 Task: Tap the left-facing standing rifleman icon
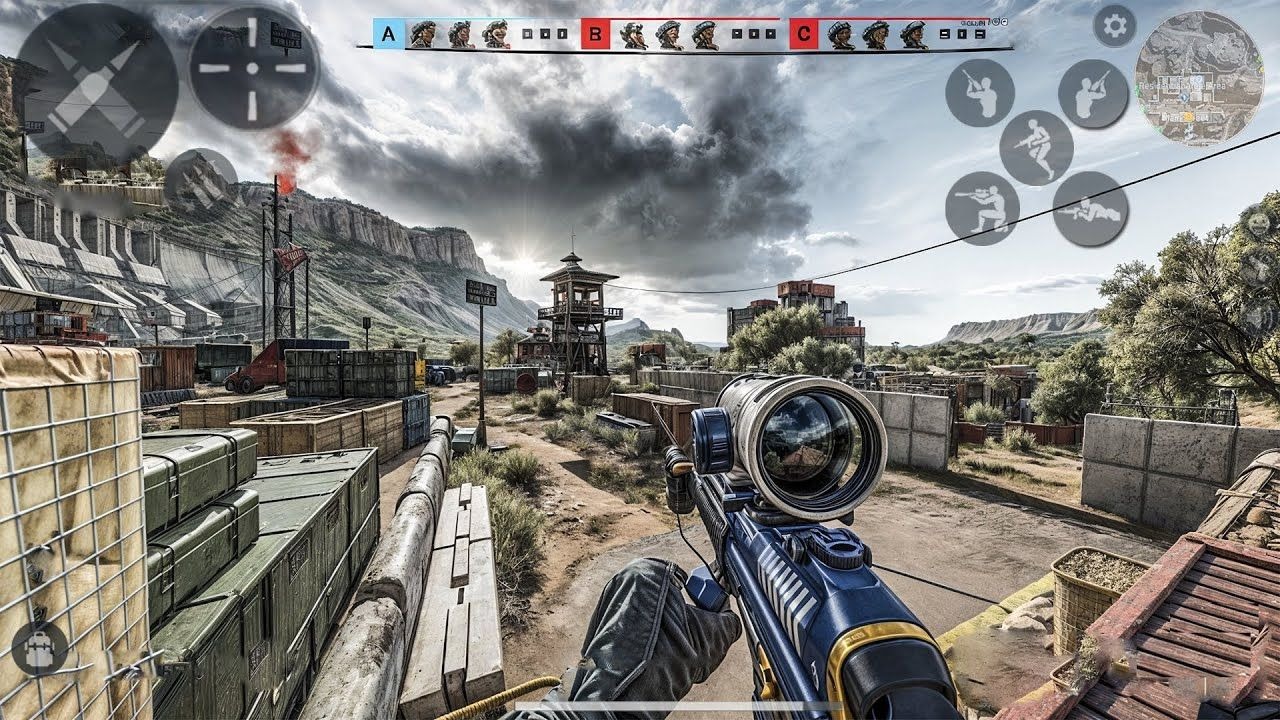[x=980, y=93]
